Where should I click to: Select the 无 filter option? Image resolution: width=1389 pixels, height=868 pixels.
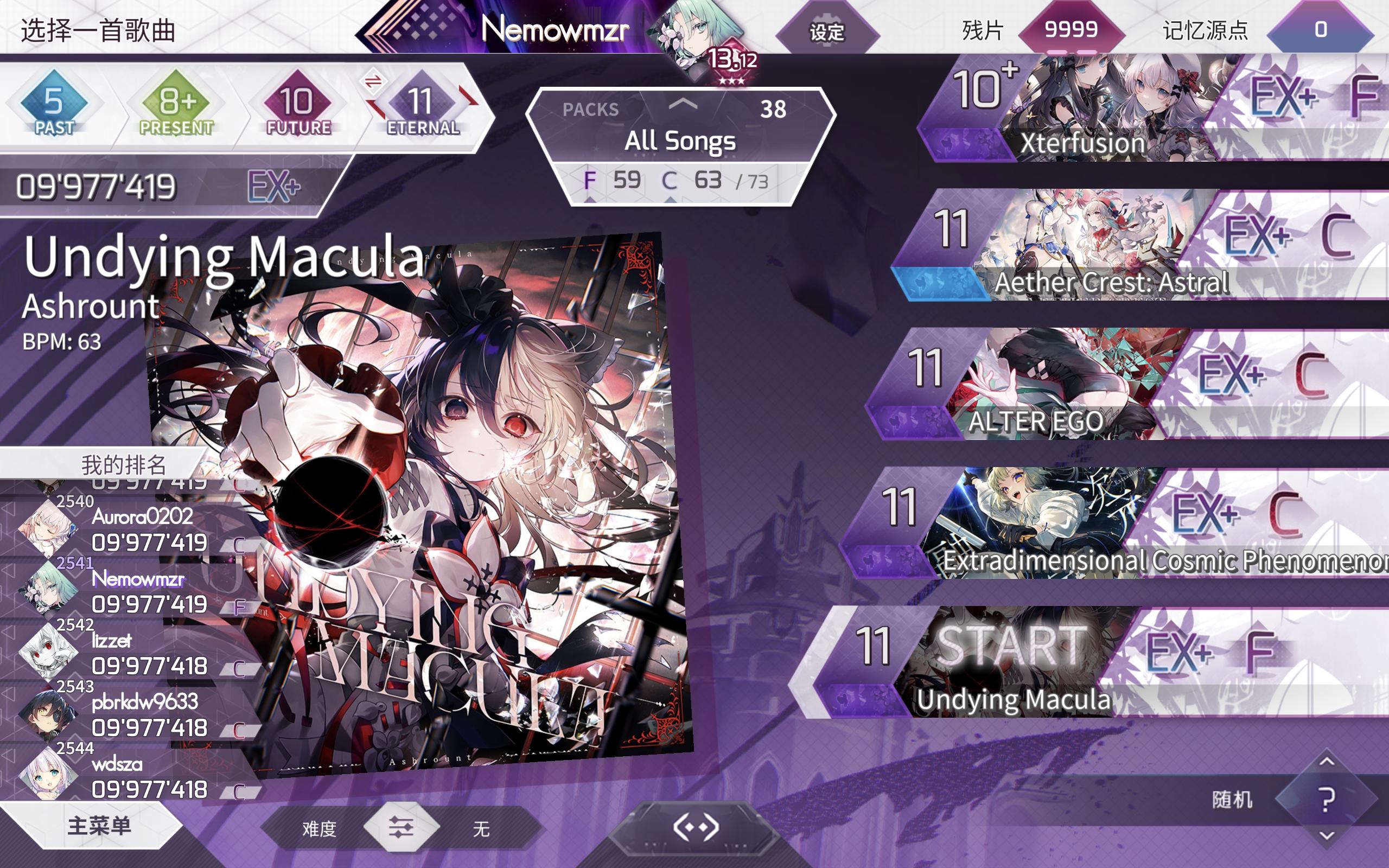[x=481, y=829]
